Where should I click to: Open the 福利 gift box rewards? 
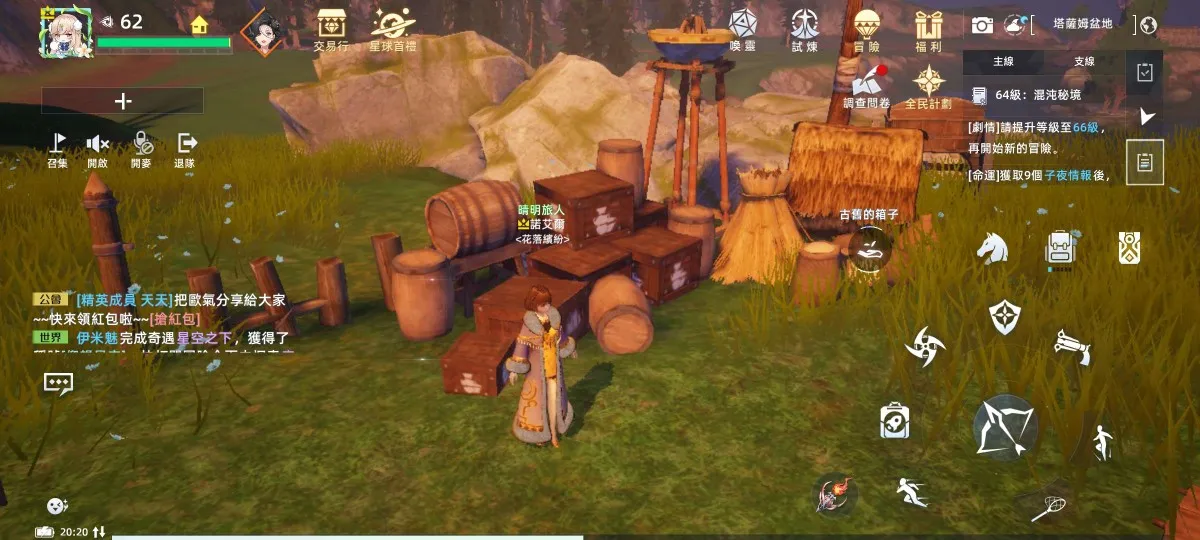928,27
